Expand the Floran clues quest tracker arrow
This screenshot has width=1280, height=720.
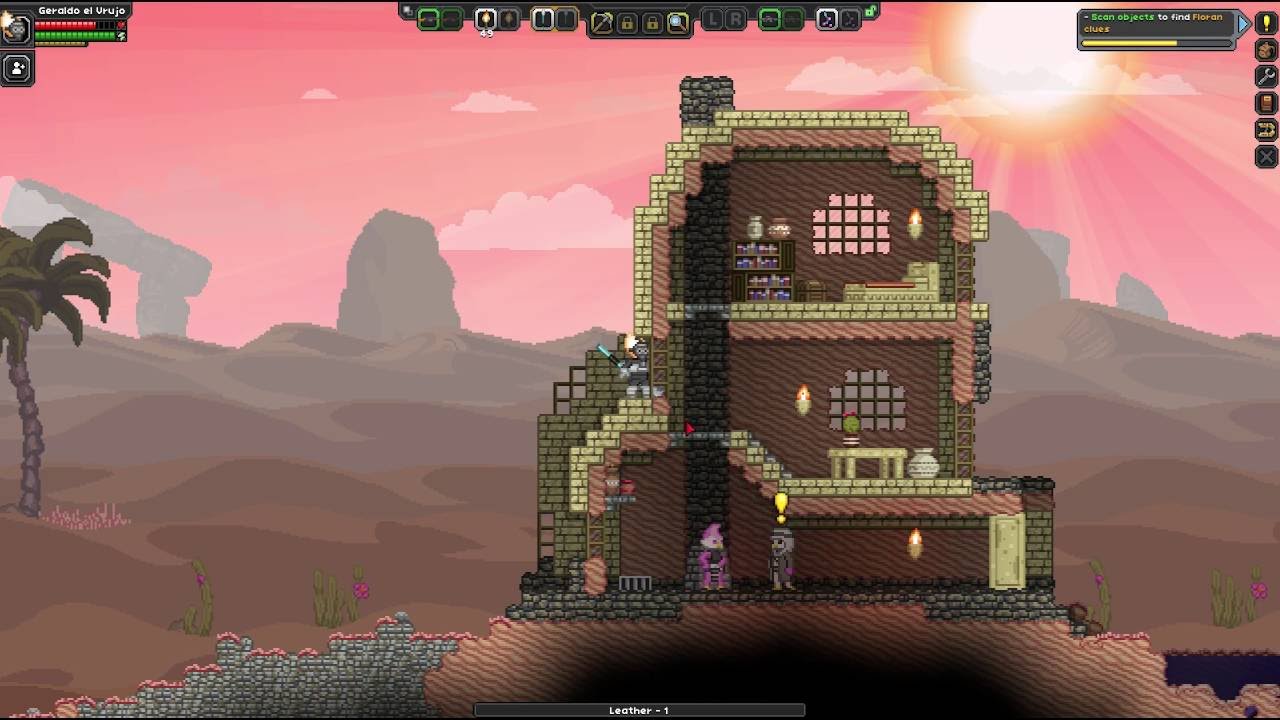point(1243,23)
